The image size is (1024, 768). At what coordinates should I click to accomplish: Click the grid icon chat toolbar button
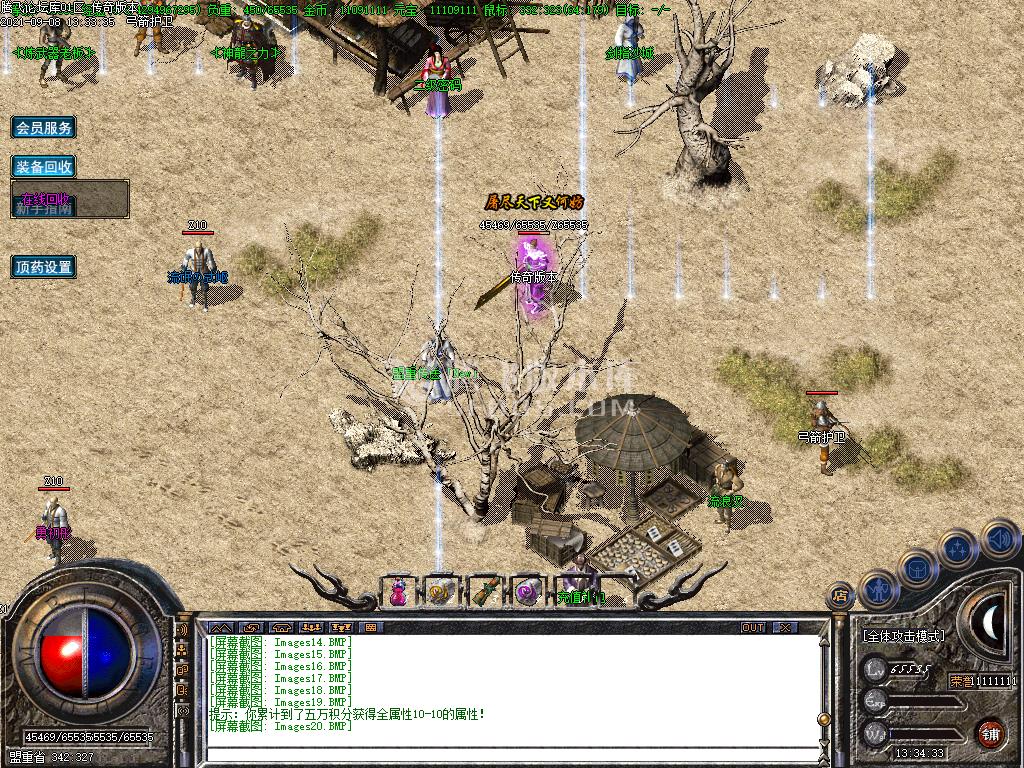click(x=370, y=627)
